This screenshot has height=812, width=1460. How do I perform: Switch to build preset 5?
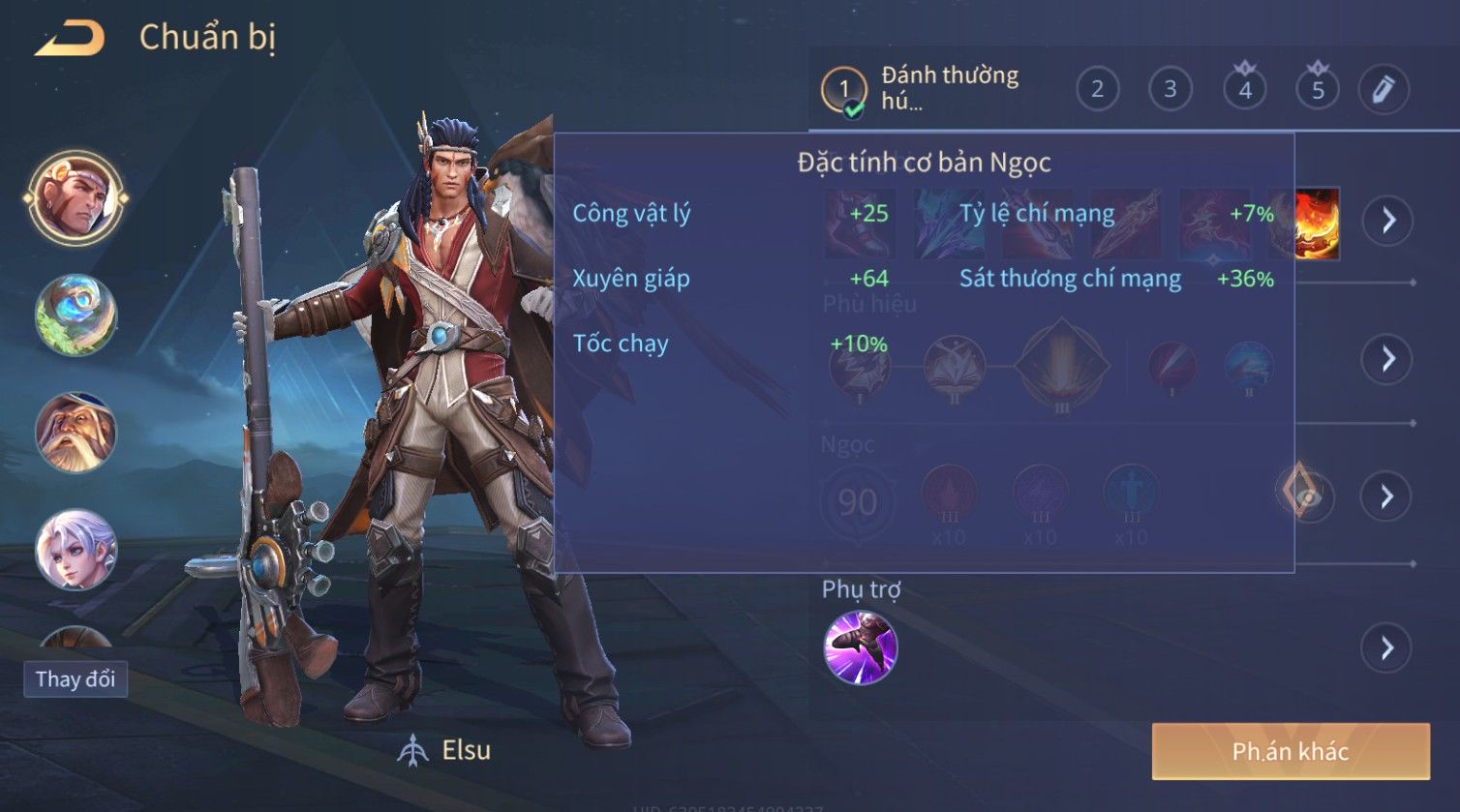(1317, 90)
